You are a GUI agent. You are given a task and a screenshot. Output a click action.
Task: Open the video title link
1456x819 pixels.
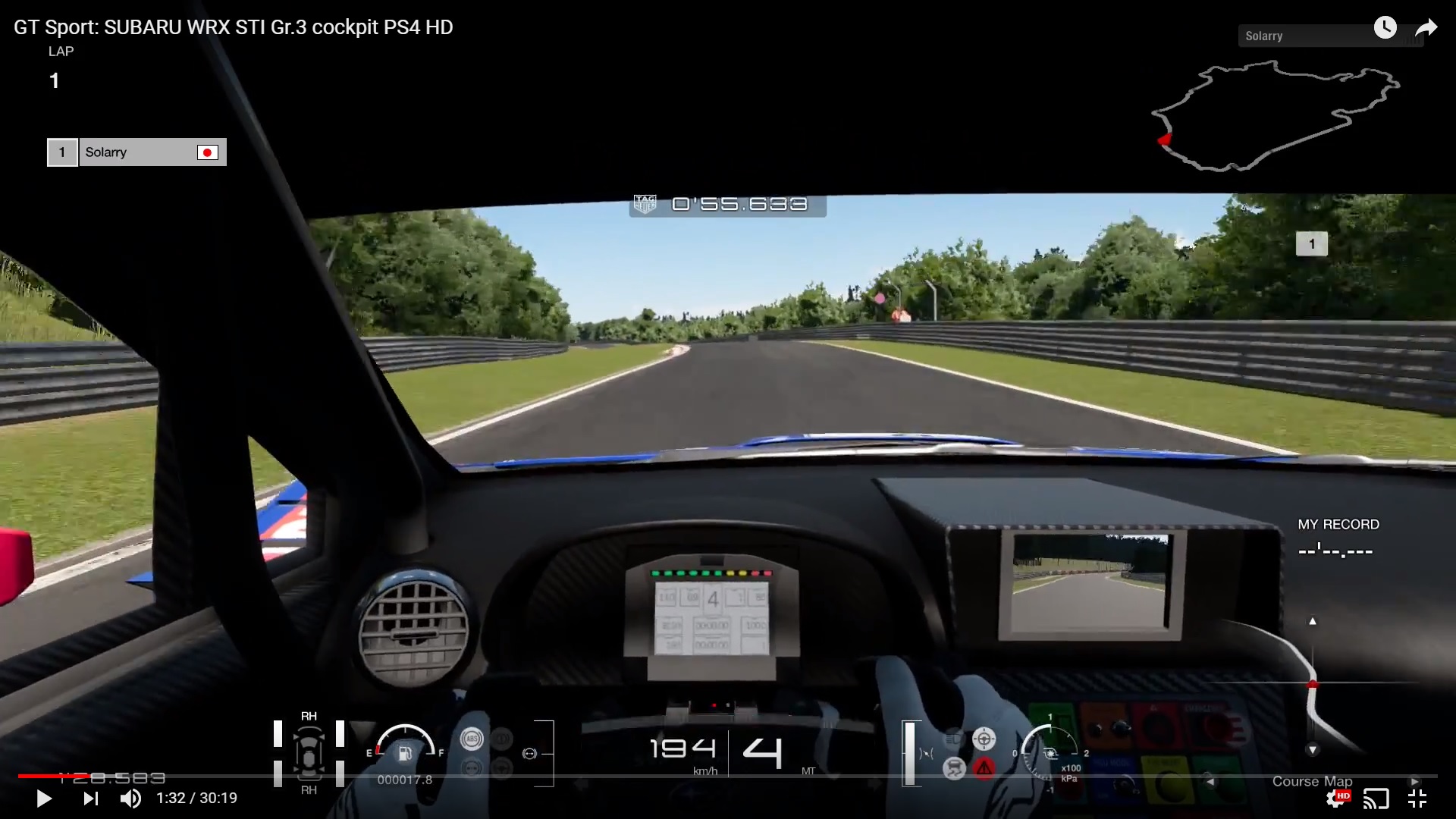pos(232,27)
